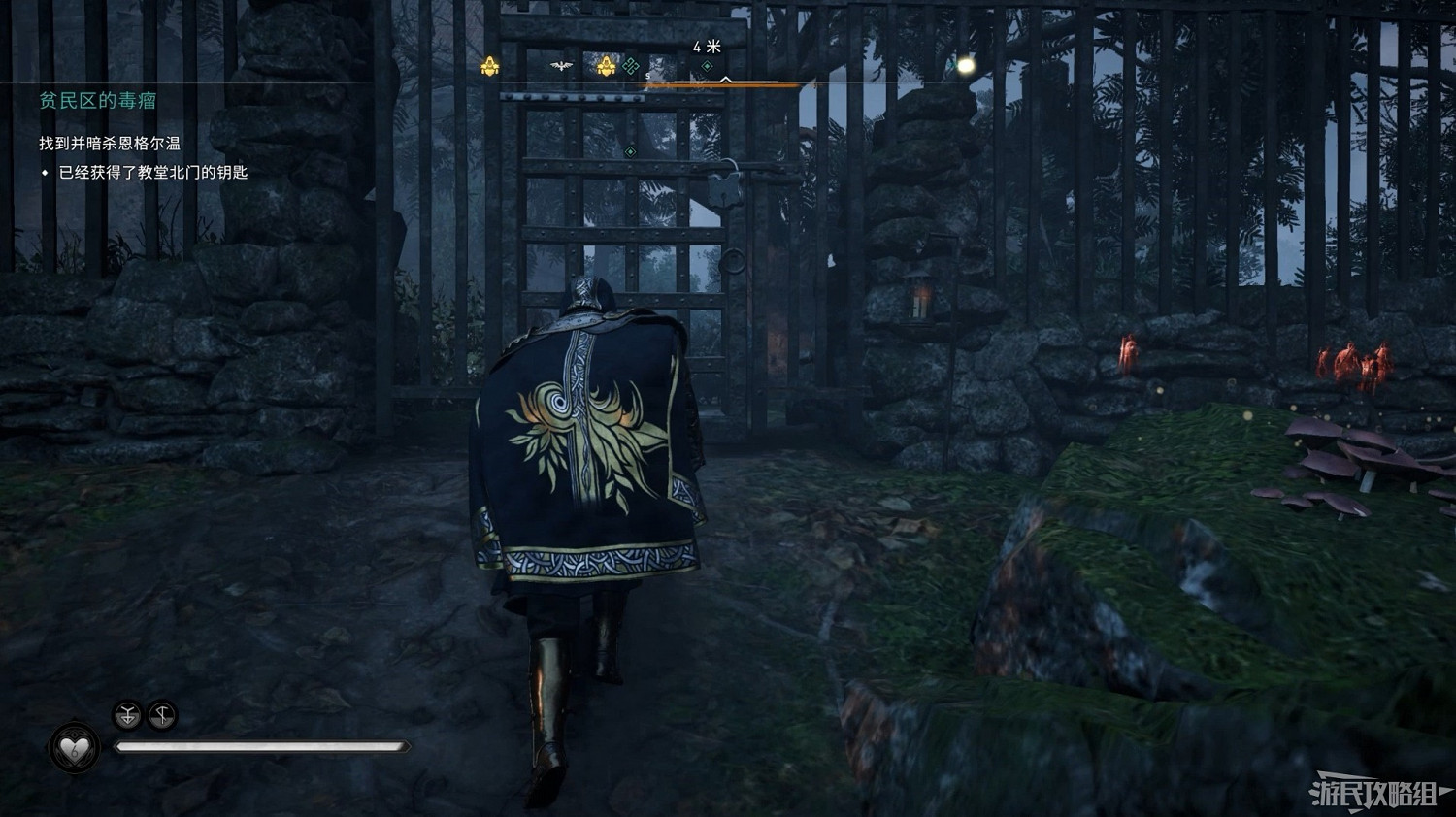Click the white raven icon on the compass

tap(560, 64)
